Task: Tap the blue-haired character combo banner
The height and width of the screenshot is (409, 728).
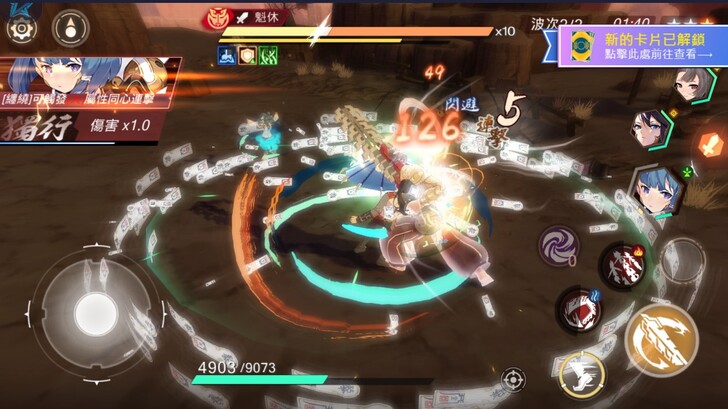Action: pos(90,98)
